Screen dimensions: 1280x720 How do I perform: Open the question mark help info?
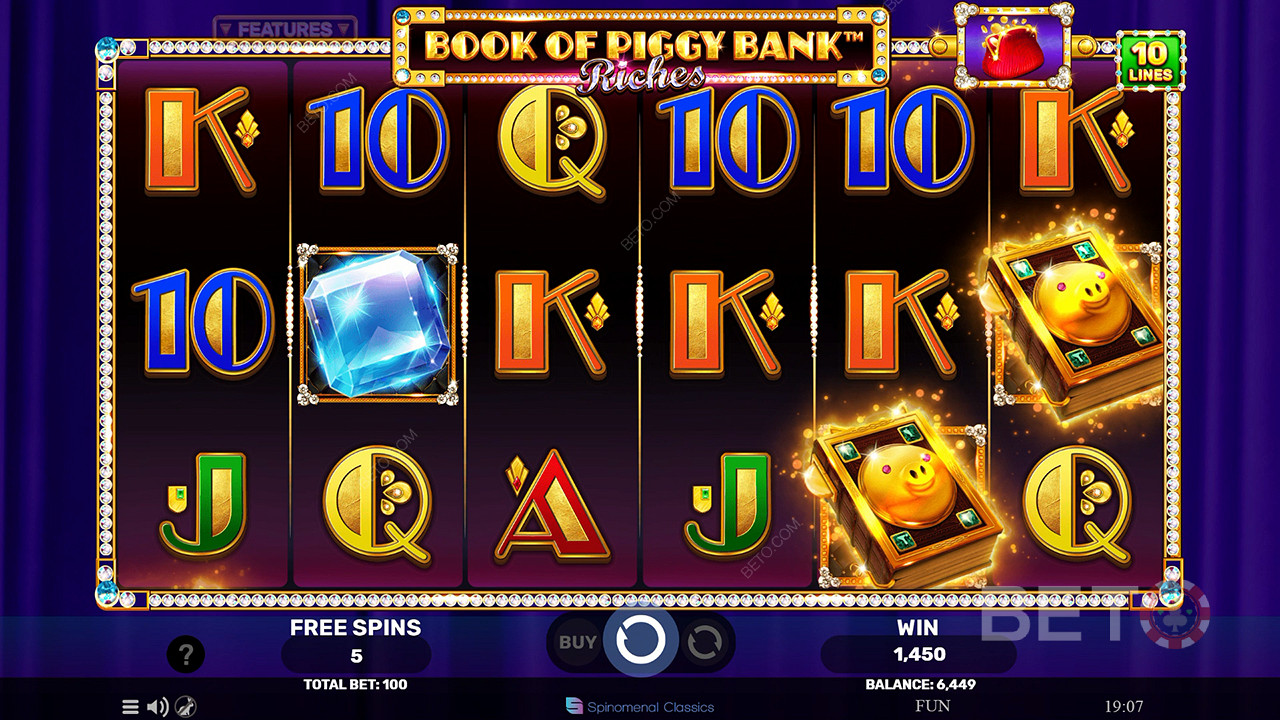point(185,655)
